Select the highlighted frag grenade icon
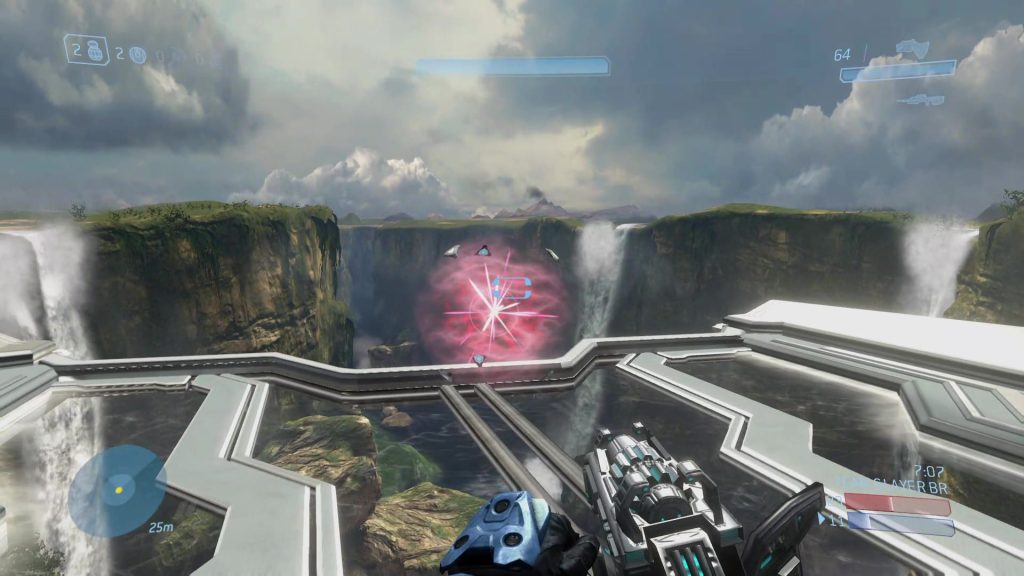Image resolution: width=1024 pixels, height=576 pixels. coord(92,49)
